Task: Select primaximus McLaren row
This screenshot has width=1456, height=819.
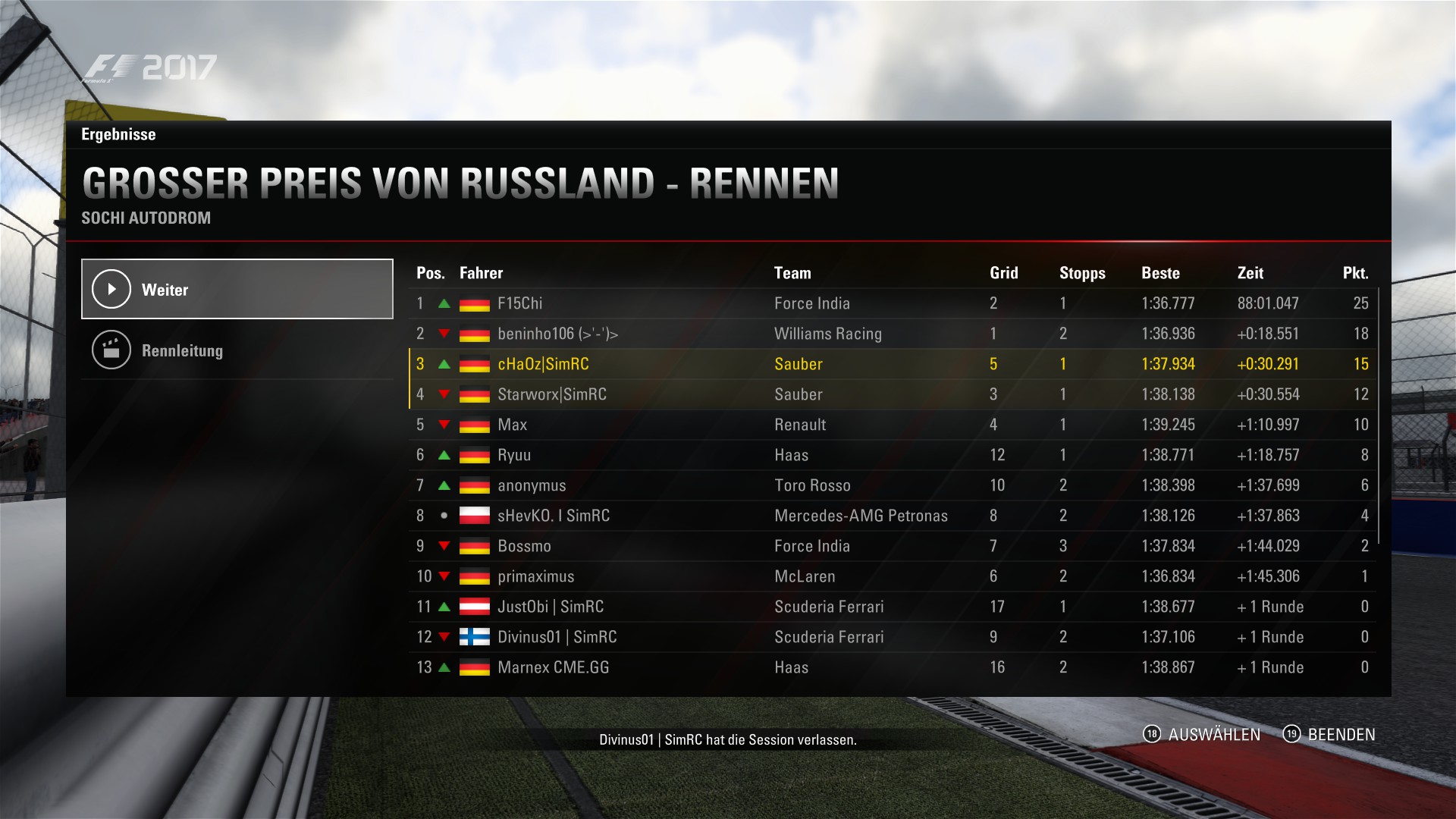Action: coord(892,576)
